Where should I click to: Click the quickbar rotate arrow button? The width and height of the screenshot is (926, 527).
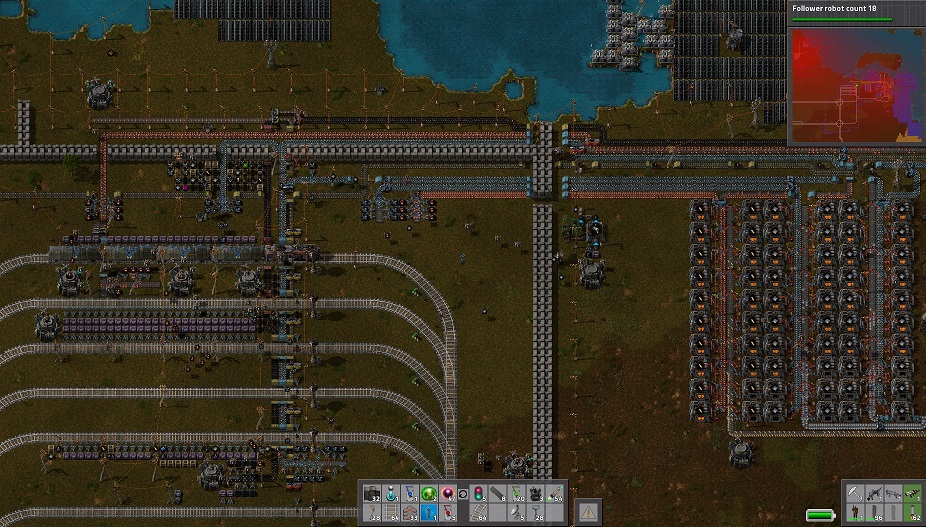point(463,494)
